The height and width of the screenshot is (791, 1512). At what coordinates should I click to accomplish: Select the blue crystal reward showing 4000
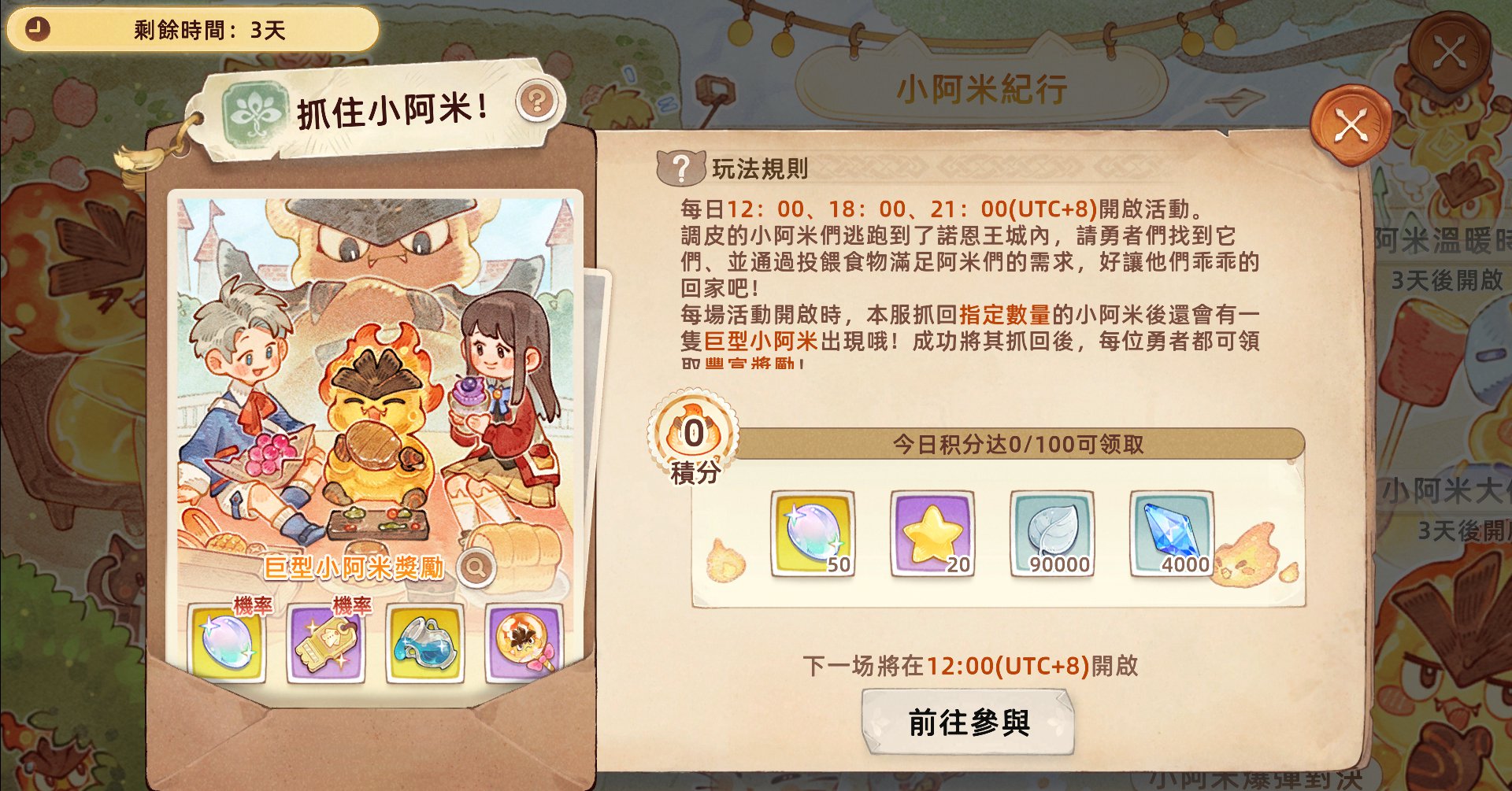[x=1171, y=534]
